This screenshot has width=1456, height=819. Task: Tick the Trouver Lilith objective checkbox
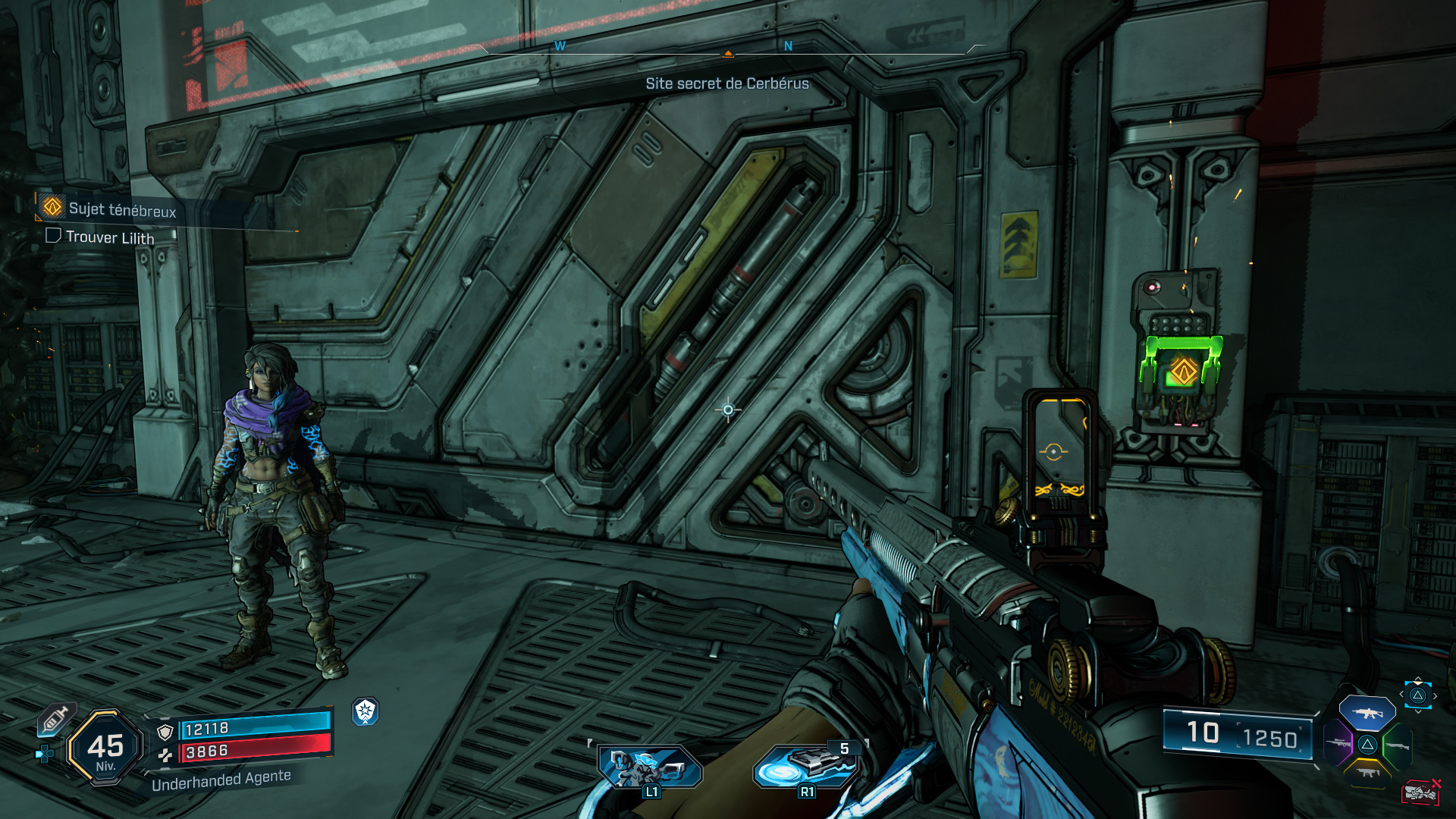pyautogui.click(x=53, y=236)
